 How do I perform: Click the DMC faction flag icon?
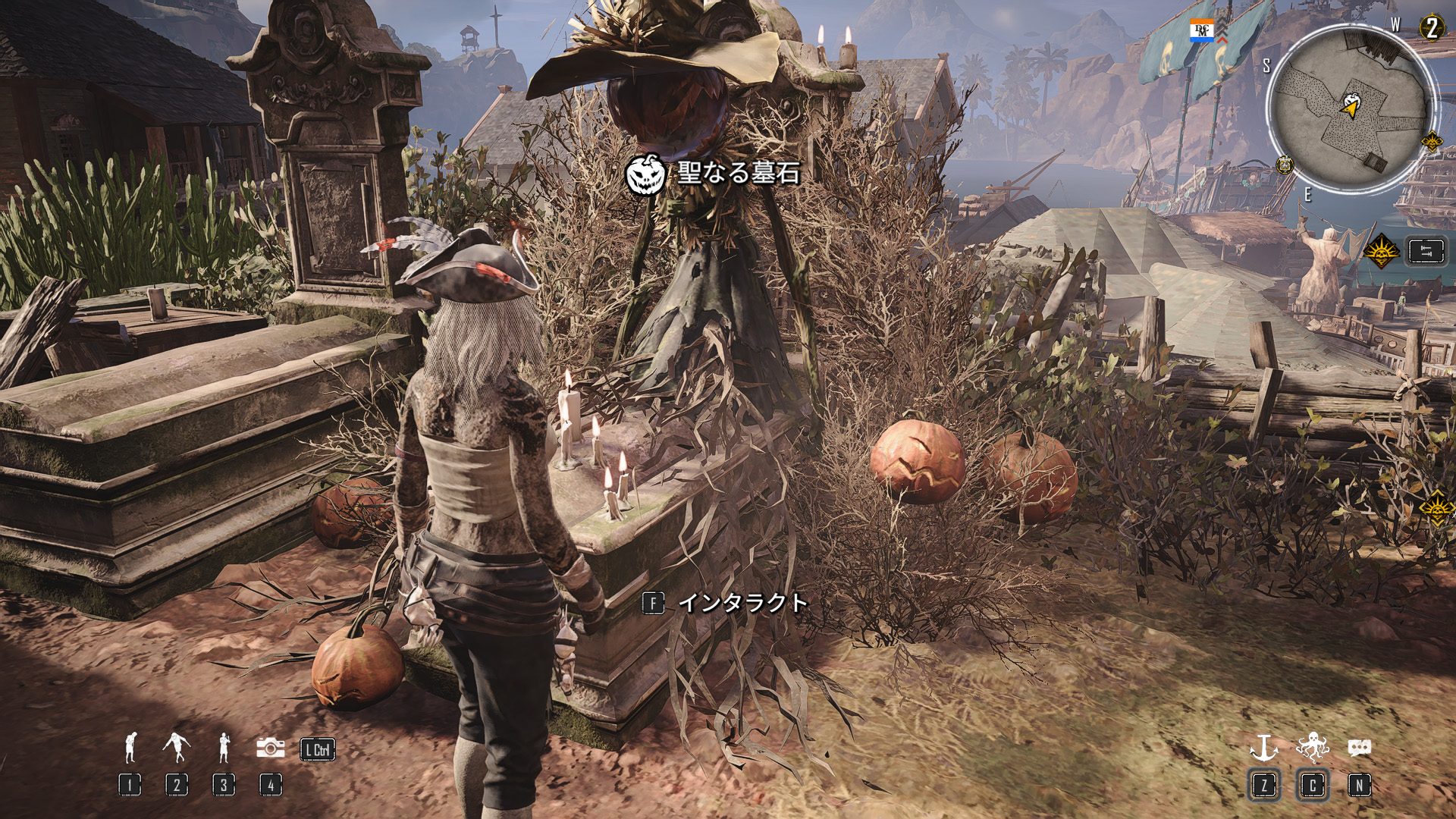(x=1203, y=31)
